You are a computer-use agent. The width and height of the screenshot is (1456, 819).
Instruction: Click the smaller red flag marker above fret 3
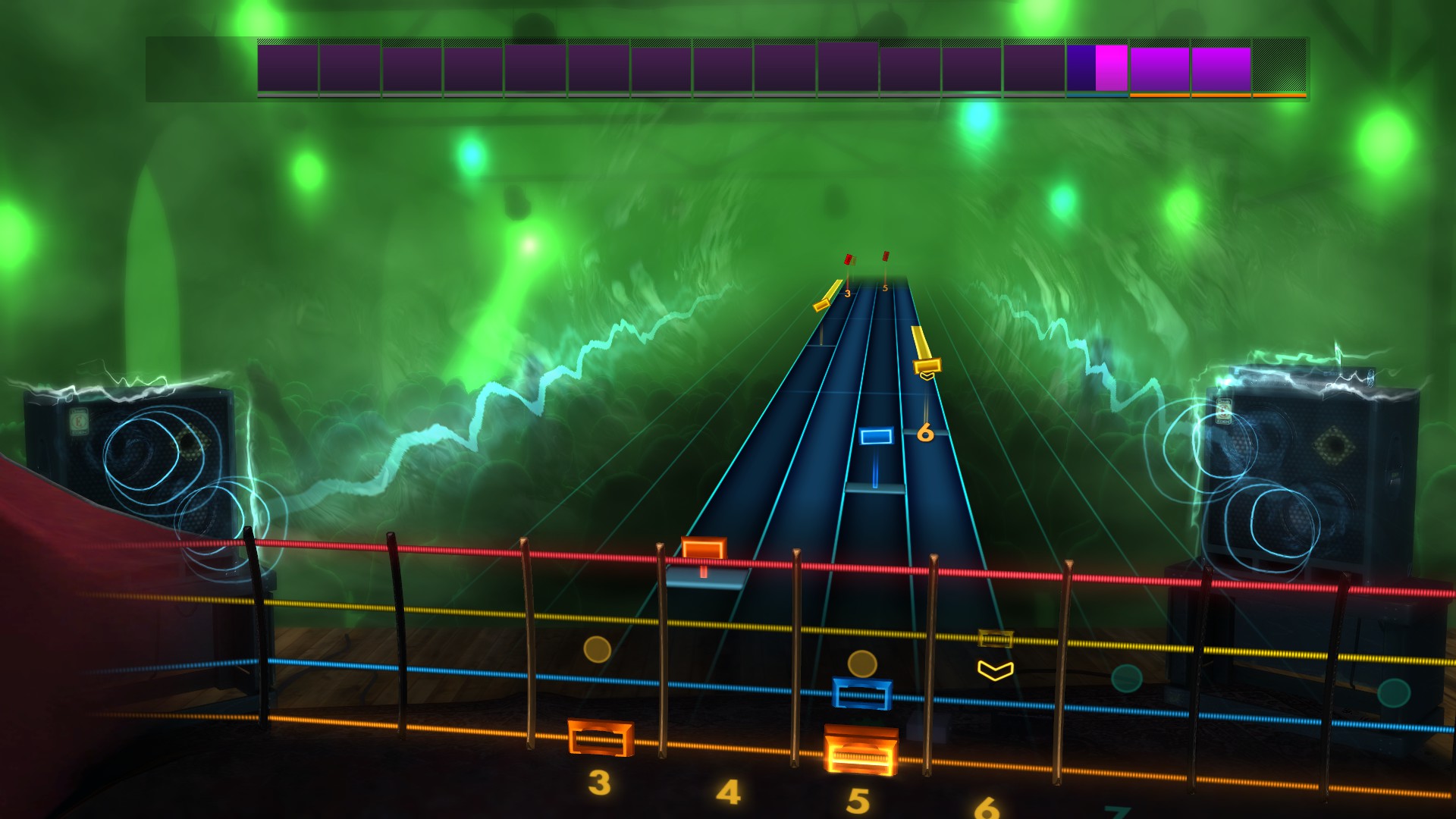click(x=848, y=259)
